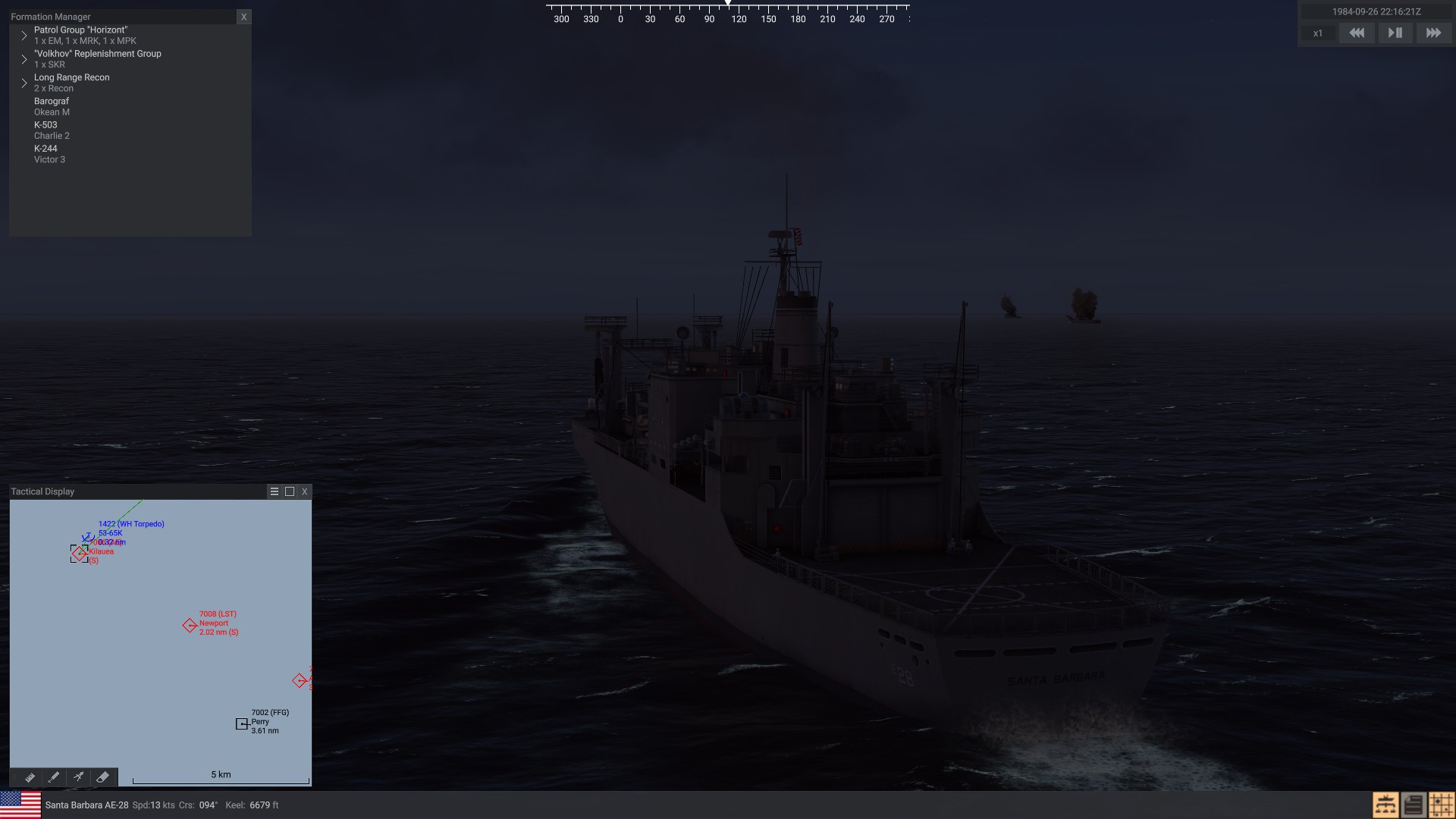Expand Patrol Group "Horizont" entry
Image resolution: width=1456 pixels, height=819 pixels.
click(24, 36)
